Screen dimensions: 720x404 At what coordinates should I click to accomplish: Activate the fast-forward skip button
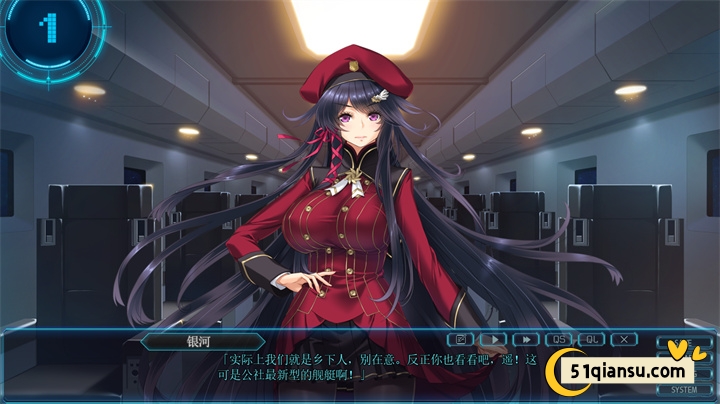(x=526, y=339)
